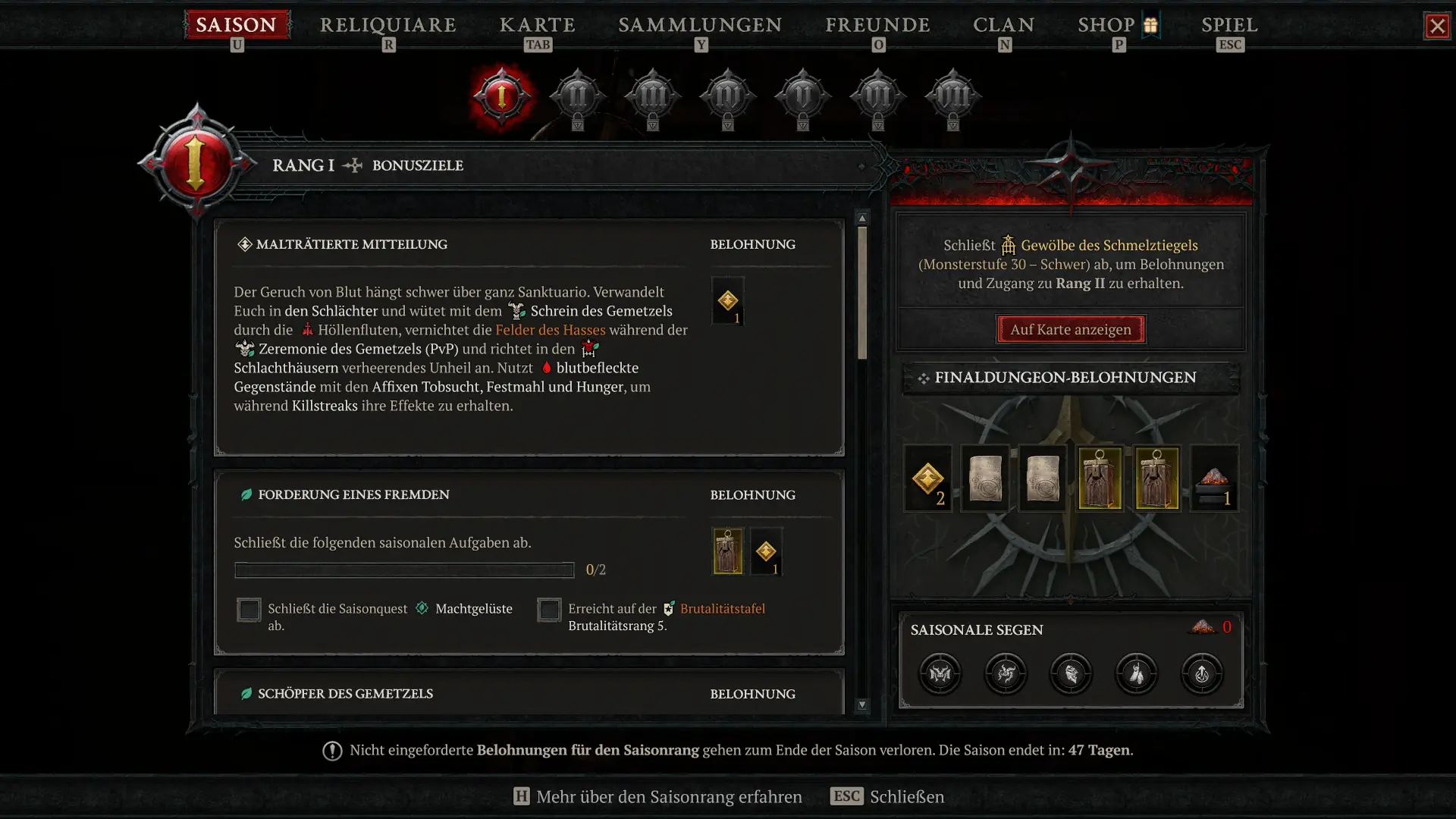The width and height of the screenshot is (1456, 819).
Task: Click the ember currency counter in Saisonale Segen
Action: tap(1213, 627)
